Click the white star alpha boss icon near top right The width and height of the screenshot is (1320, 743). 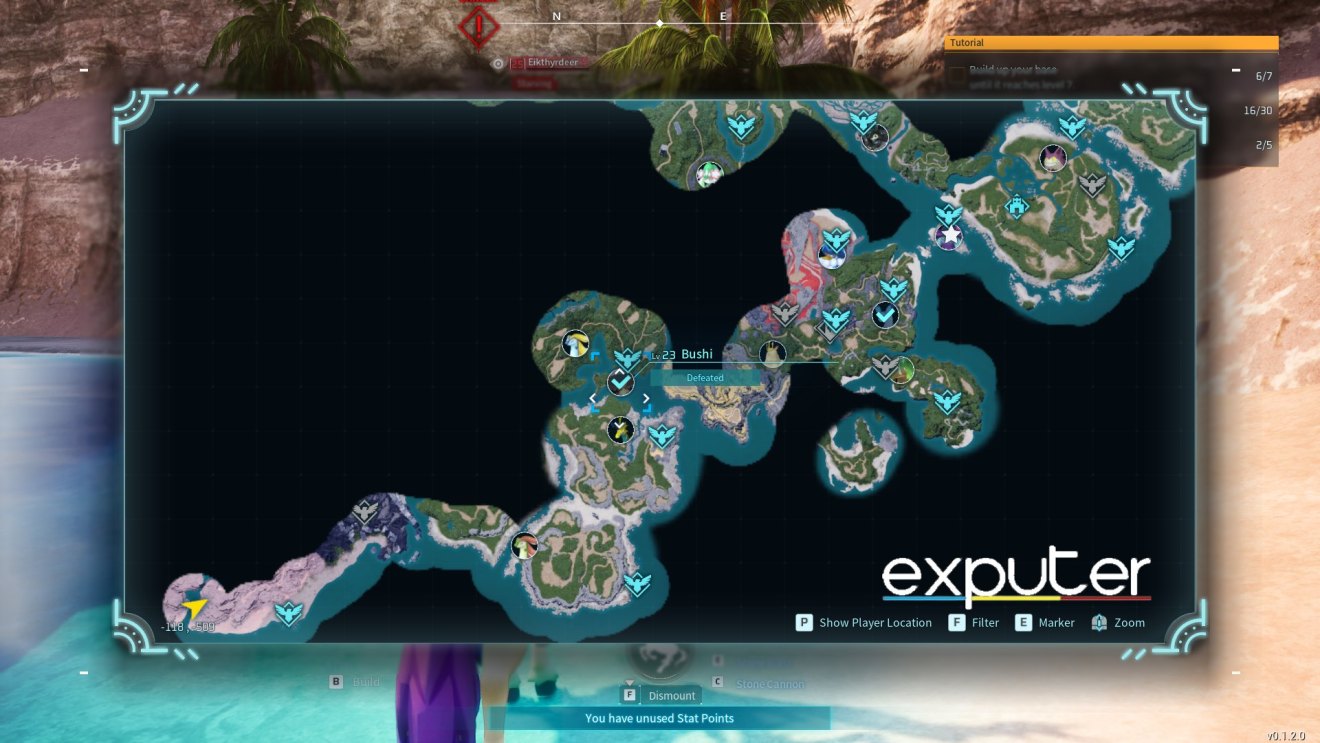pos(947,236)
